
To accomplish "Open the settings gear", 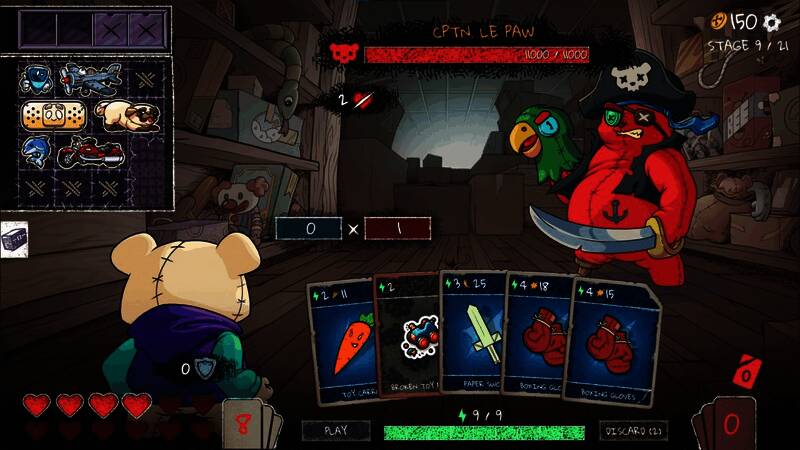I will pos(771,22).
